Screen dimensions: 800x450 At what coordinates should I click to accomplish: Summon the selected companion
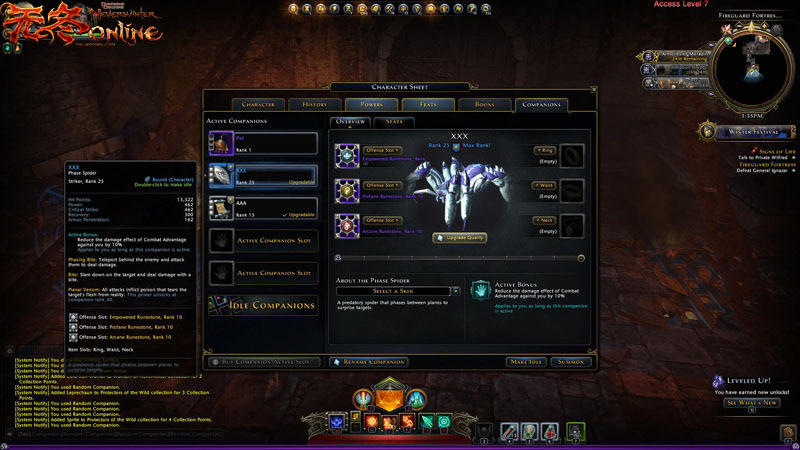pyautogui.click(x=572, y=361)
